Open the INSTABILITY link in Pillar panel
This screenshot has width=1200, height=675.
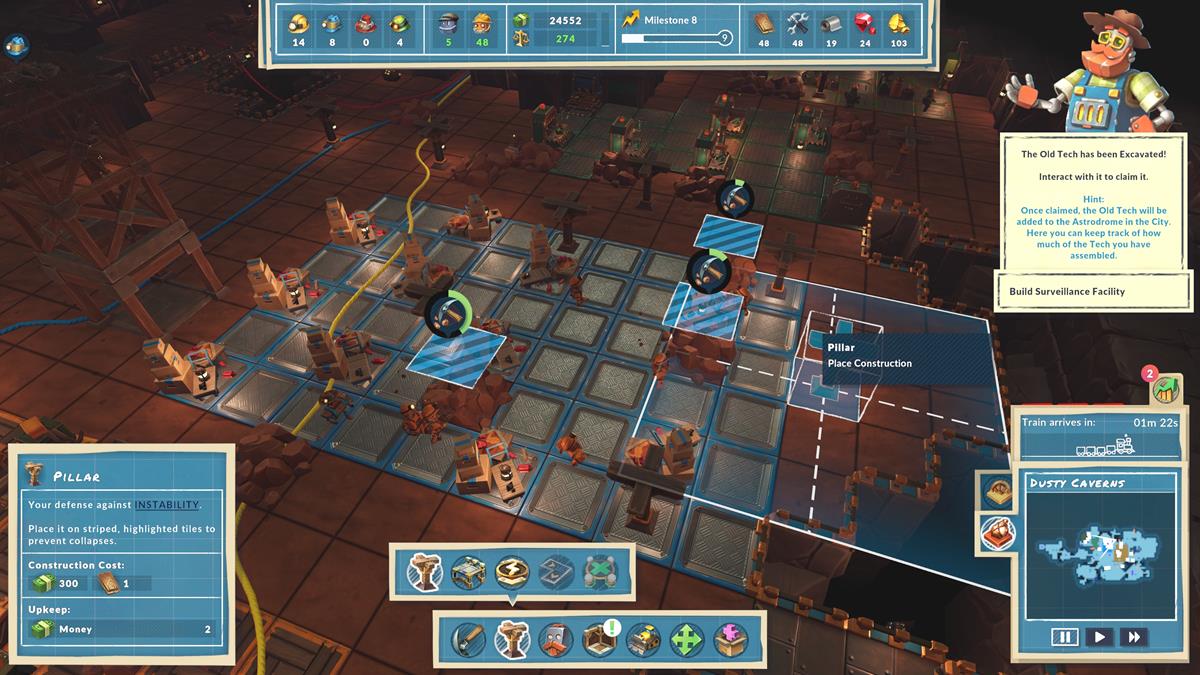(x=166, y=505)
